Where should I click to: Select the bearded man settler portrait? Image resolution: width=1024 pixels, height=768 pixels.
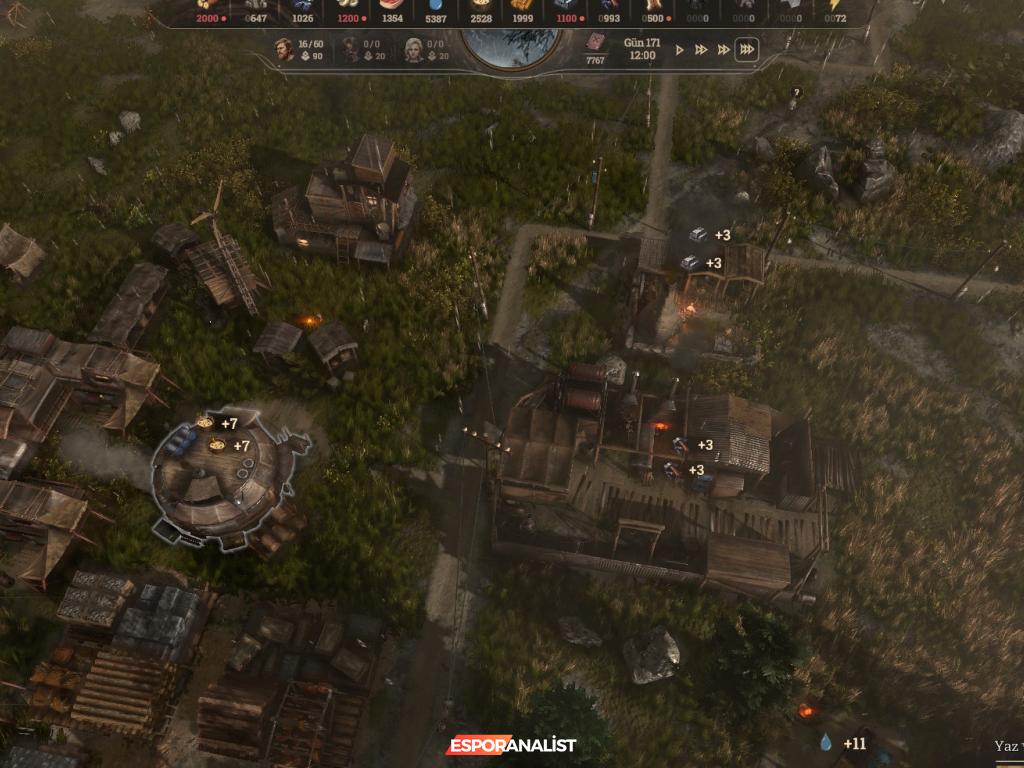284,50
